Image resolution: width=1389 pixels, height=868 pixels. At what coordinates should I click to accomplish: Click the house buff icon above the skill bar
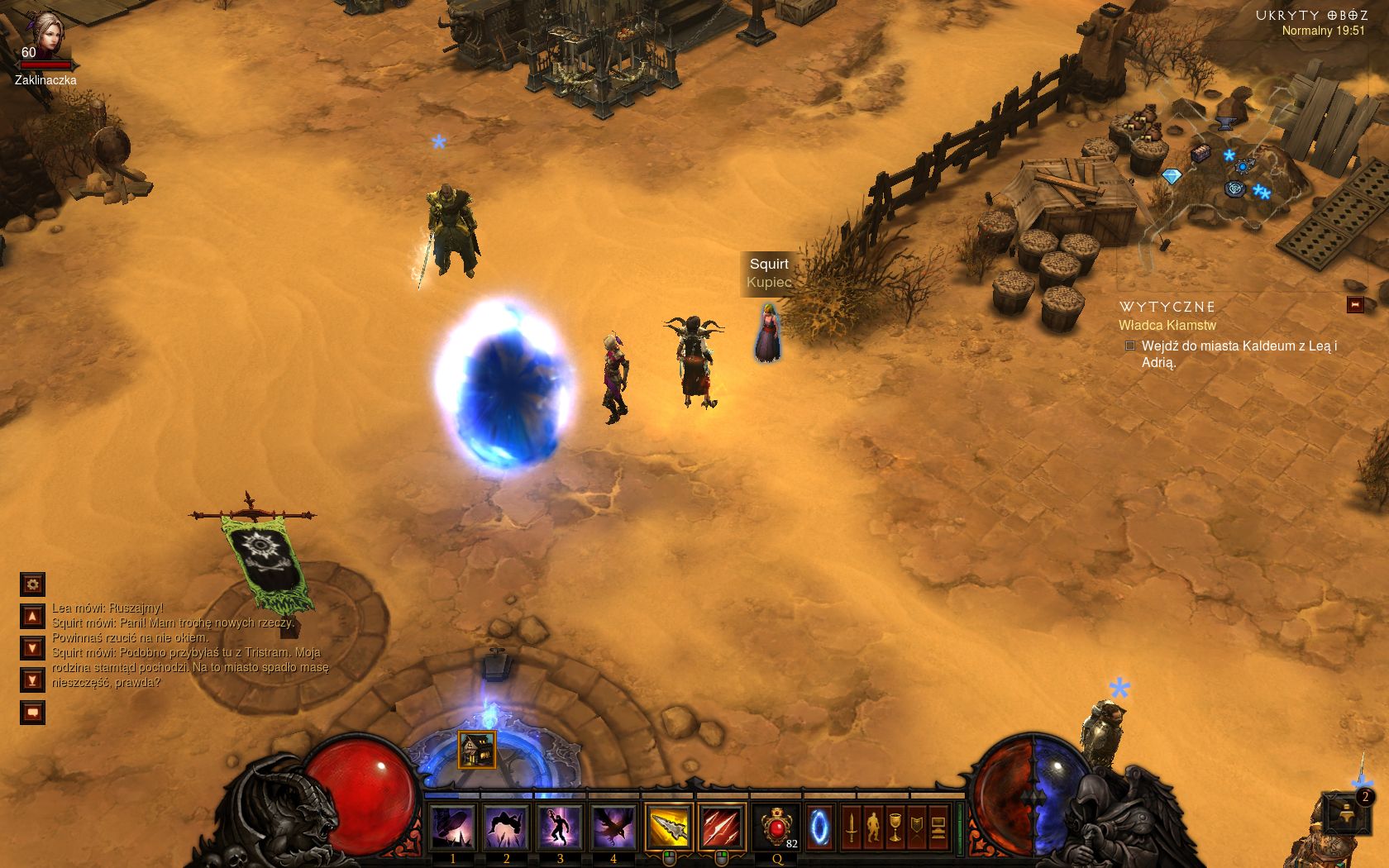(477, 750)
